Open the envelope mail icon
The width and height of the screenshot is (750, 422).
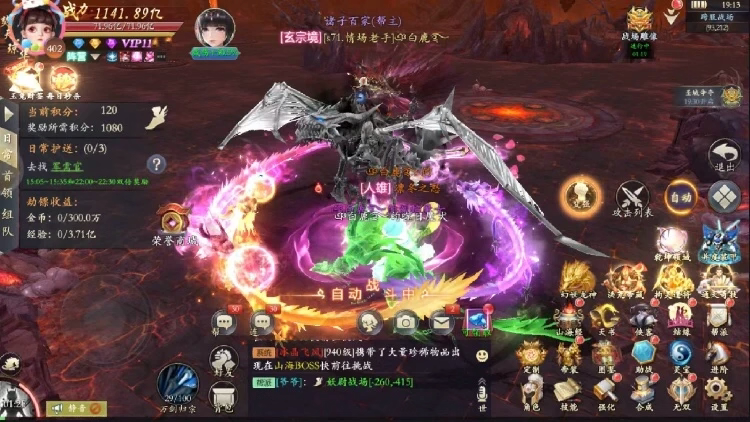coord(441,321)
